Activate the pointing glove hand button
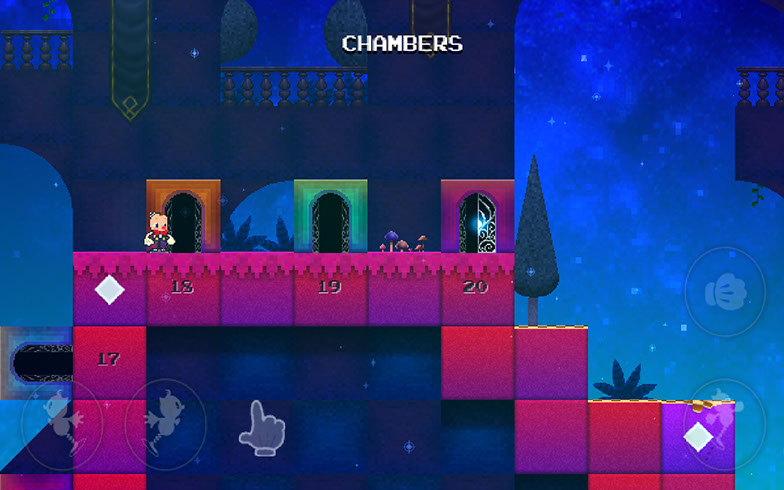This screenshot has height=490, width=784. pos(262,428)
